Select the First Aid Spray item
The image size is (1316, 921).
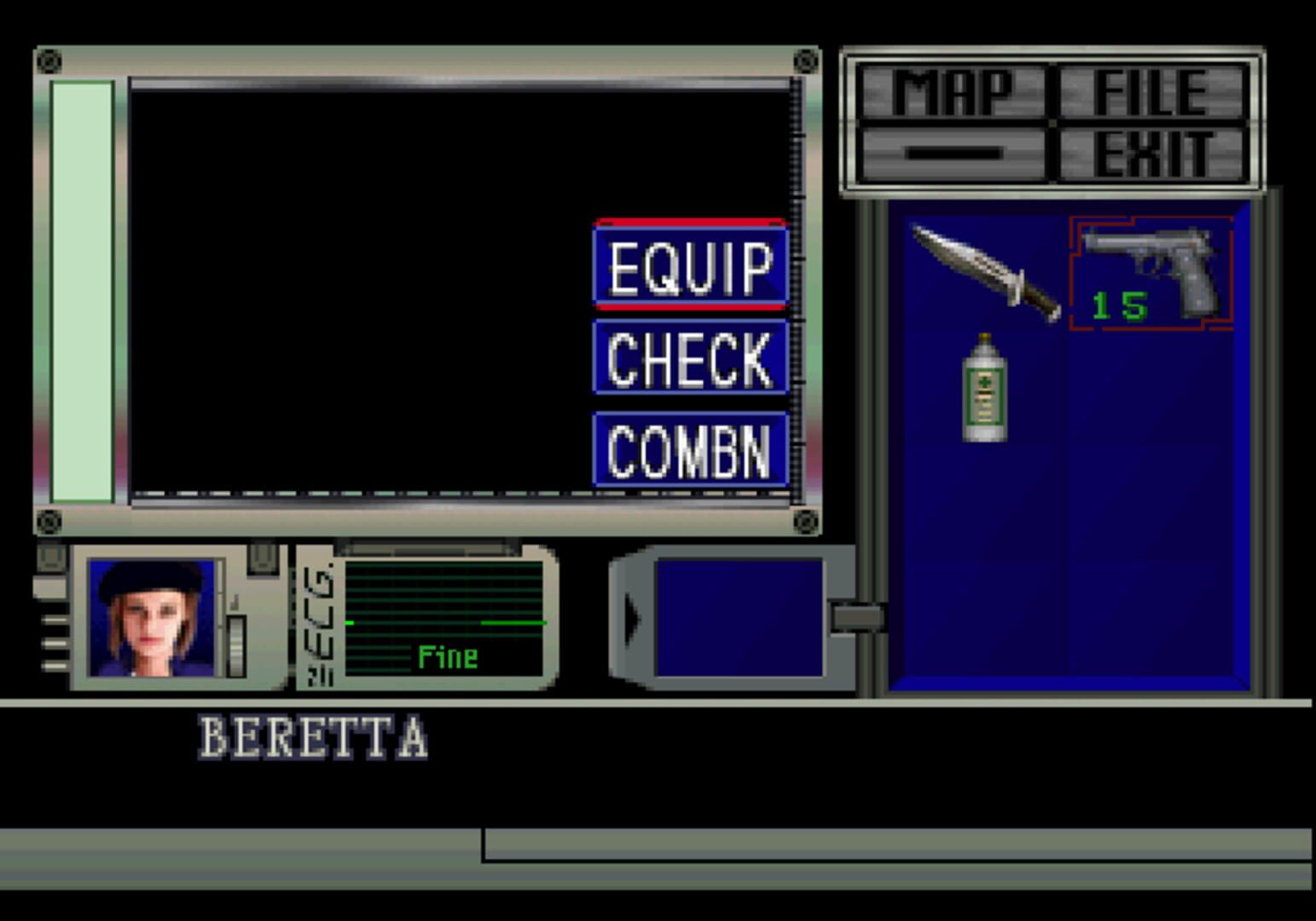(x=985, y=388)
